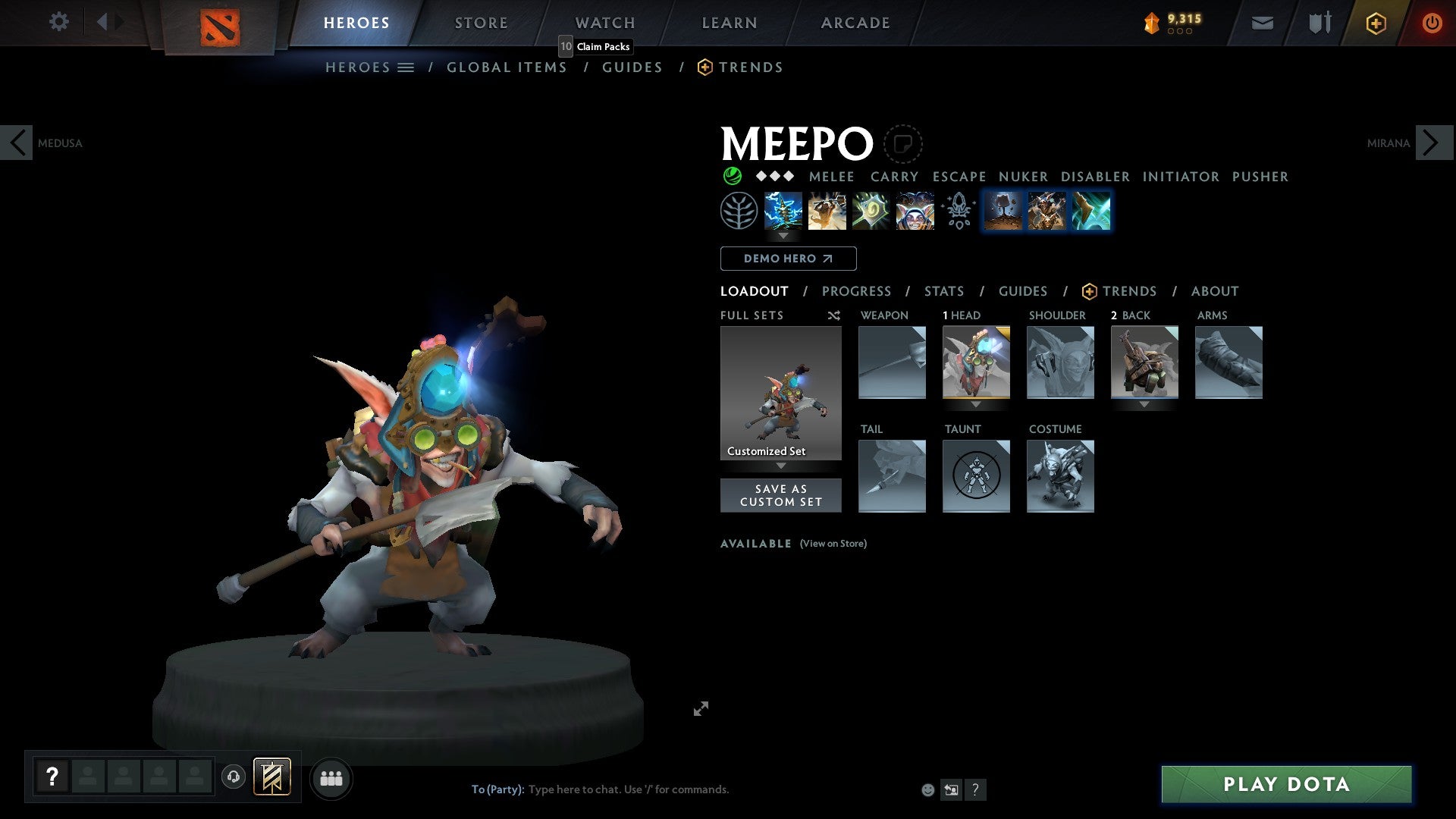Open the Dota 2 logo in top bar
This screenshot has height=819, width=1456.
tap(219, 23)
